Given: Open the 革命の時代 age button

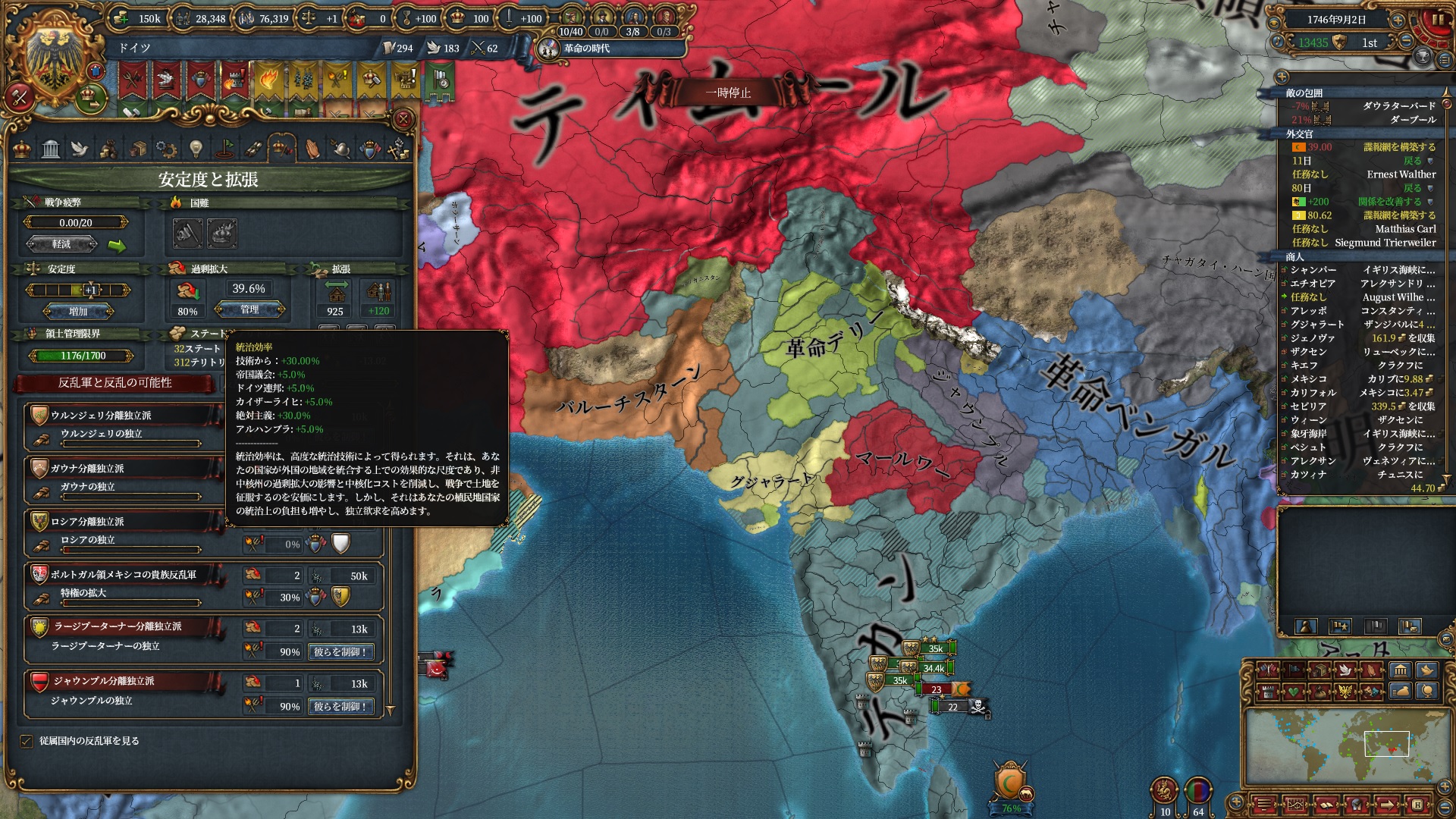Looking at the screenshot, I should (585, 49).
